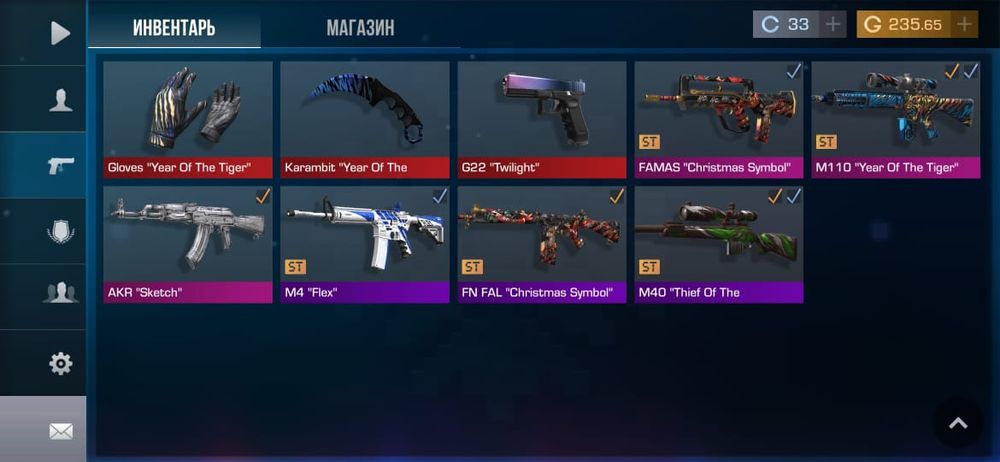Add more gold currency with plus button
Screen dimensions: 1000x462
coord(964,24)
